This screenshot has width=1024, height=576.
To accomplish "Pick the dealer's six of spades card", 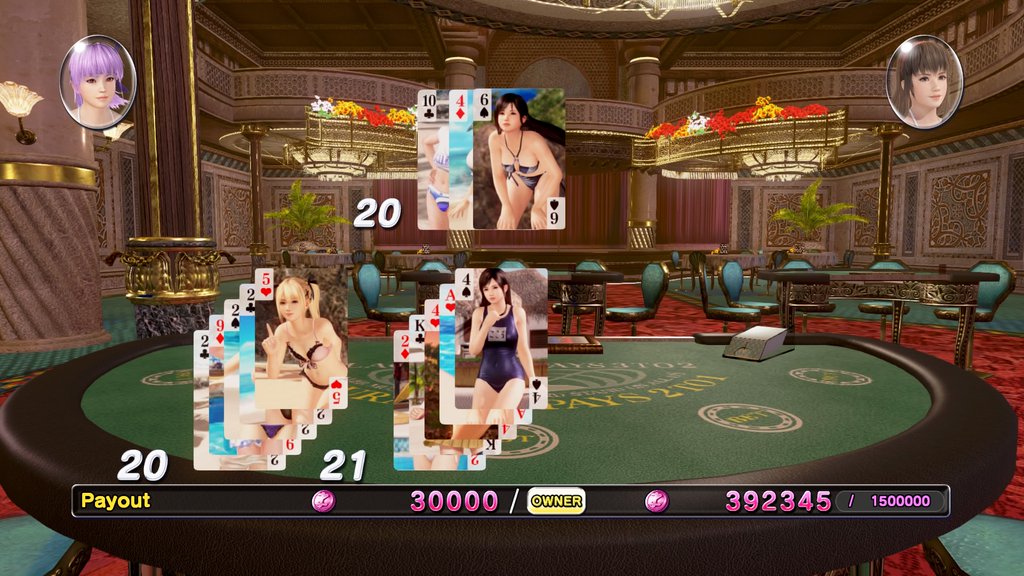I will tap(518, 160).
